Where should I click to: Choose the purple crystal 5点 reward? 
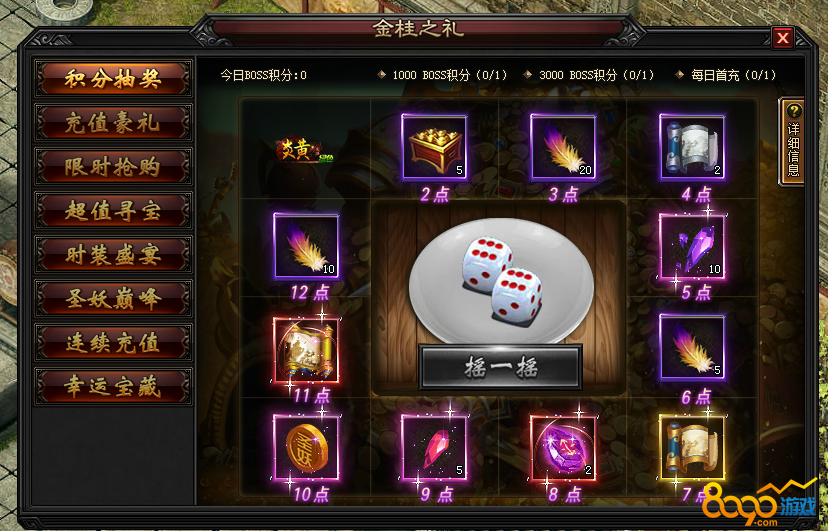[692, 247]
